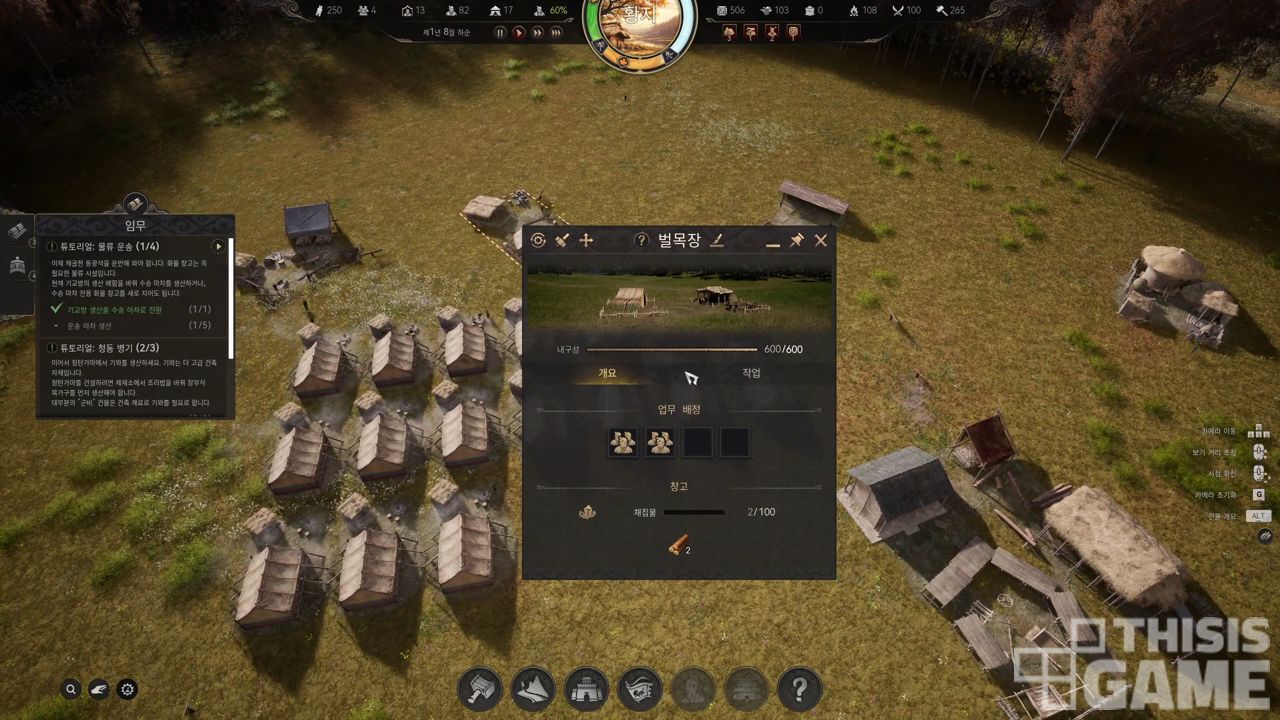1280x720 pixels.
Task: Open the mountain terrain menu
Action: click(x=533, y=689)
